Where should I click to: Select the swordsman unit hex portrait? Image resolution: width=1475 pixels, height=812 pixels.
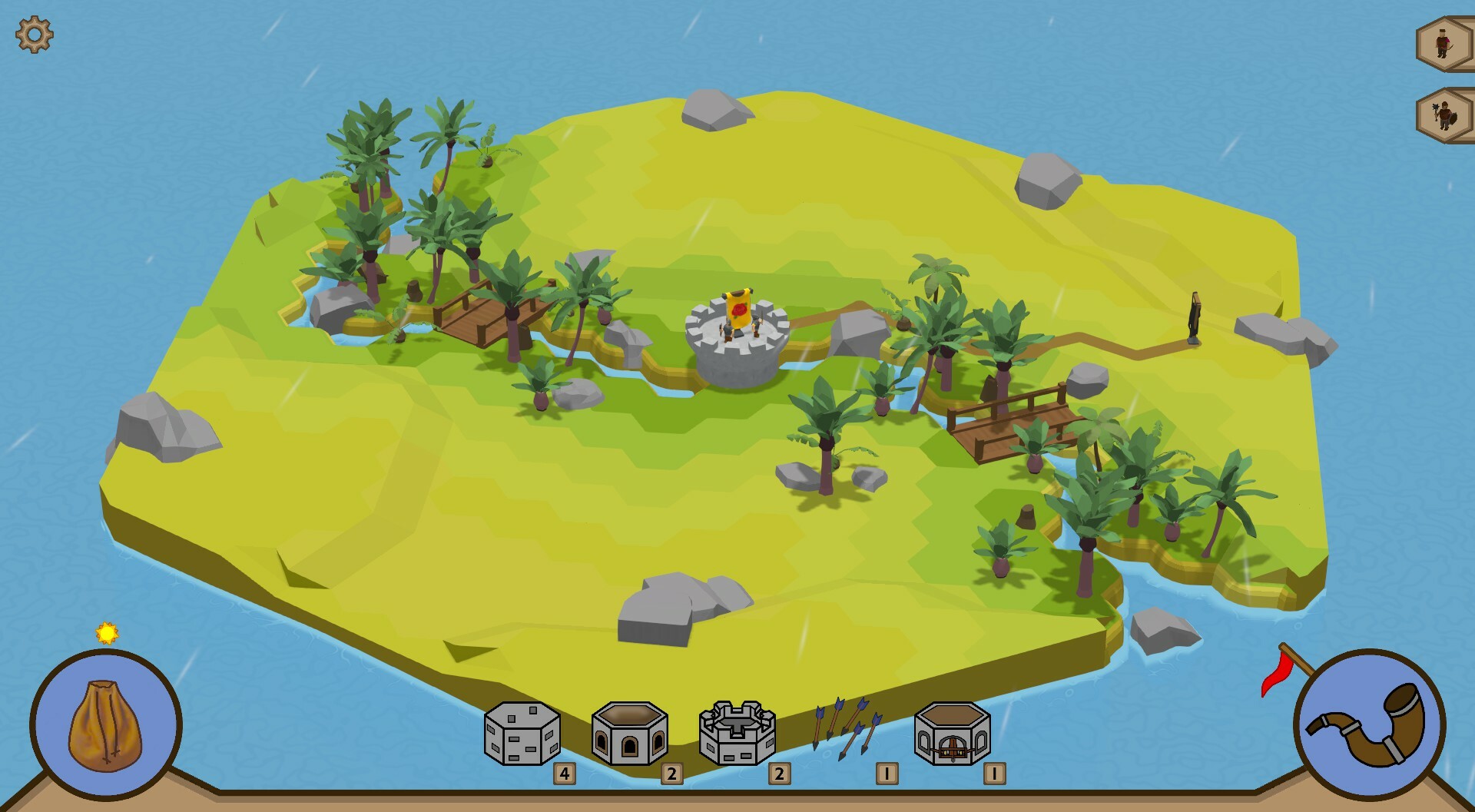point(1443,42)
